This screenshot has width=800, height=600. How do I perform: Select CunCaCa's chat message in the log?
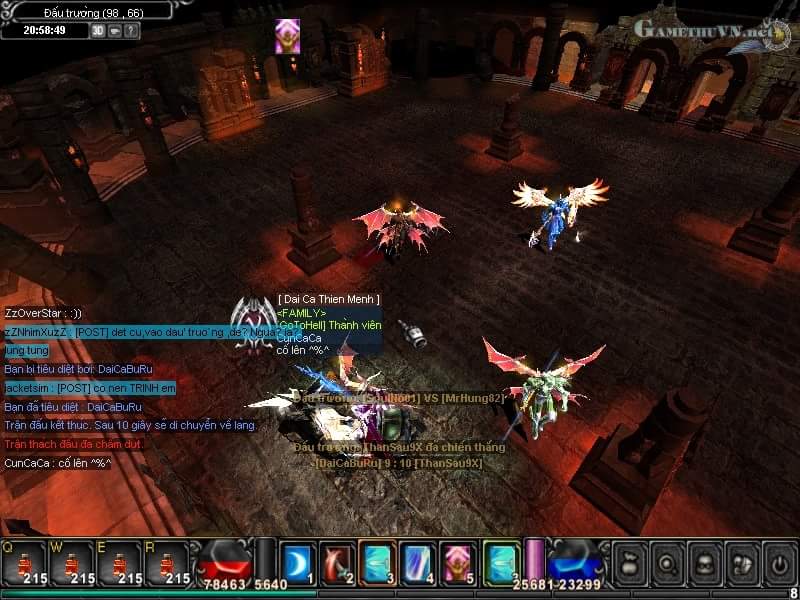tap(58, 463)
